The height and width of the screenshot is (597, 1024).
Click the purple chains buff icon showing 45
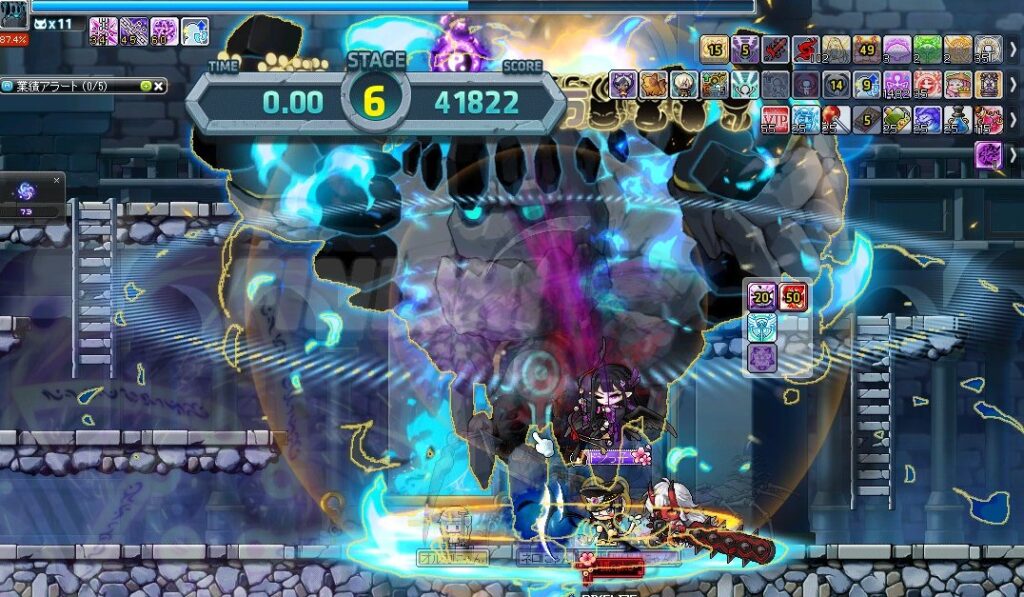click(134, 31)
